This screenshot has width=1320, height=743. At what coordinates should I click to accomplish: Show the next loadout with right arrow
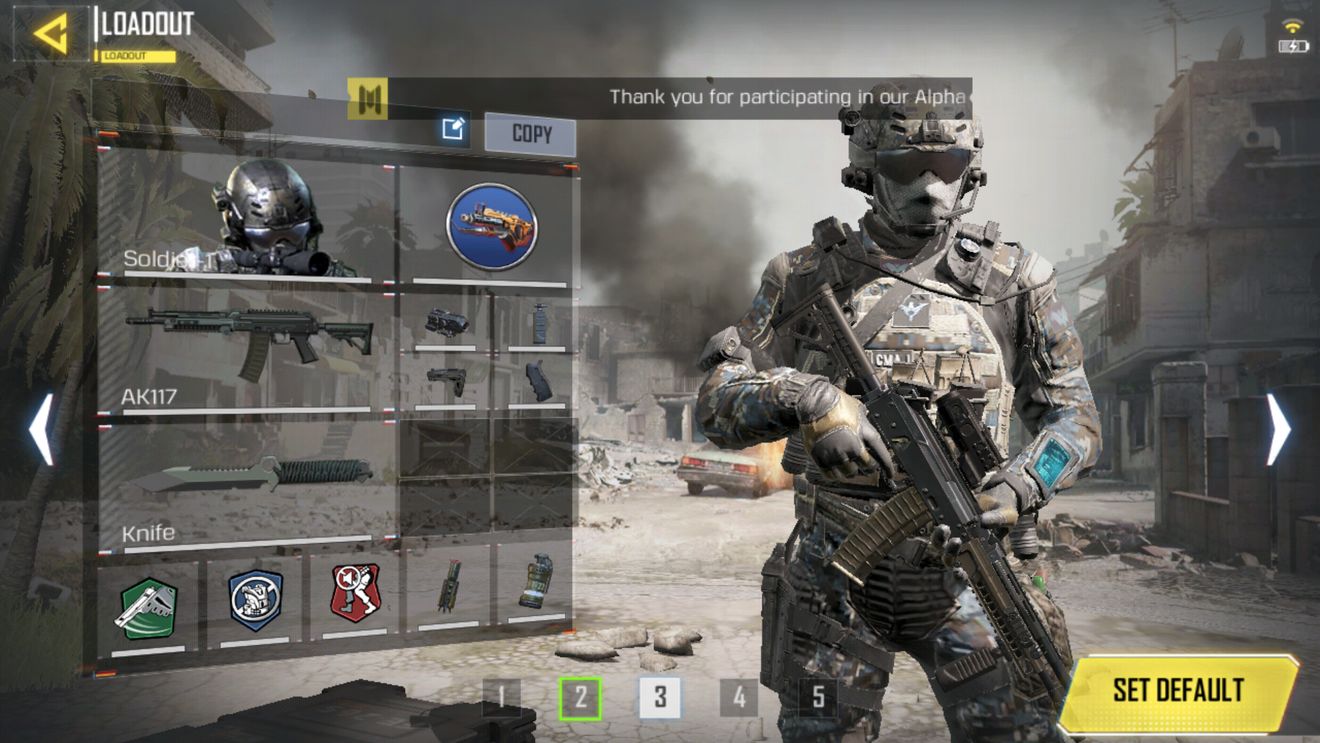point(1279,429)
